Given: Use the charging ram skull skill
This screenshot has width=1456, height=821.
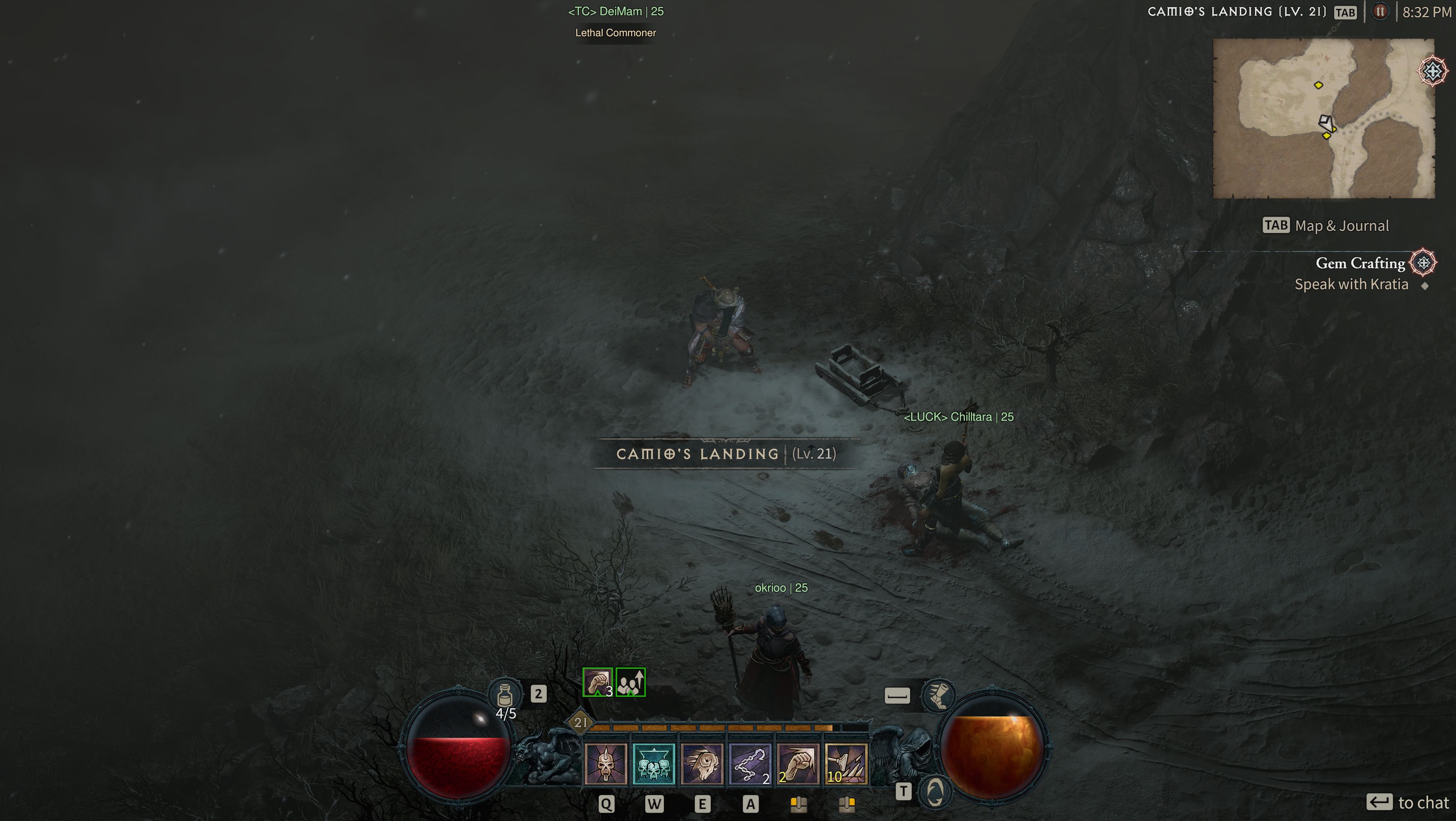Looking at the screenshot, I should pyautogui.click(x=701, y=764).
